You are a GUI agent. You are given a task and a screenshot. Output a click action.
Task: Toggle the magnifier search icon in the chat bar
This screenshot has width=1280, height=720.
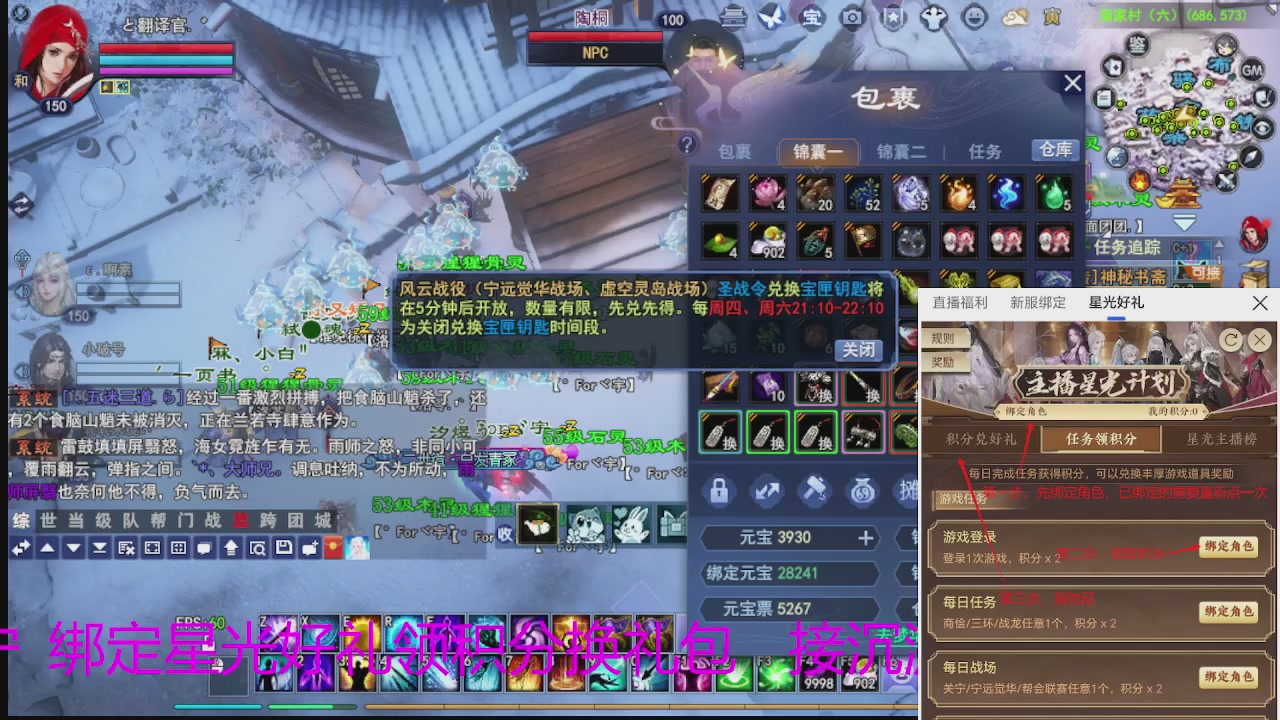pos(257,548)
